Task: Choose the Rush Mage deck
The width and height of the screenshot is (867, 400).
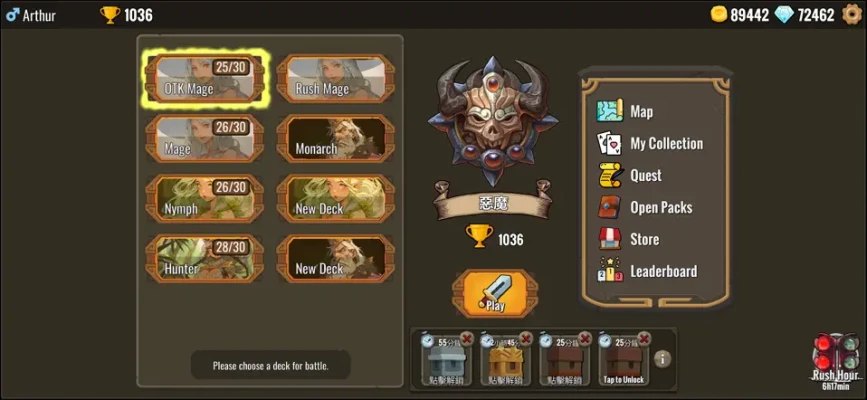Action: click(x=335, y=79)
